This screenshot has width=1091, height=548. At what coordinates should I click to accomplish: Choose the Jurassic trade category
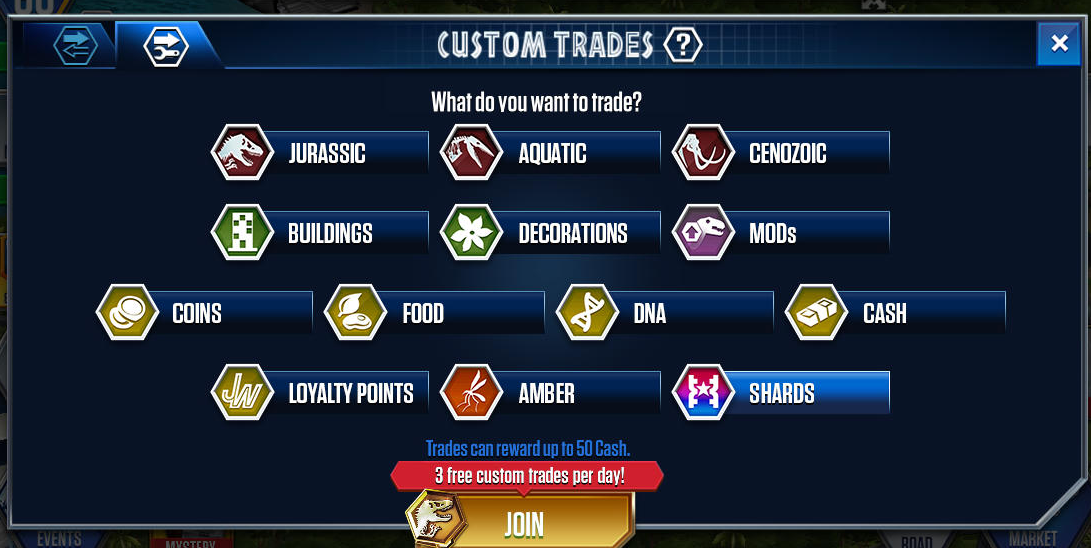pyautogui.click(x=320, y=153)
